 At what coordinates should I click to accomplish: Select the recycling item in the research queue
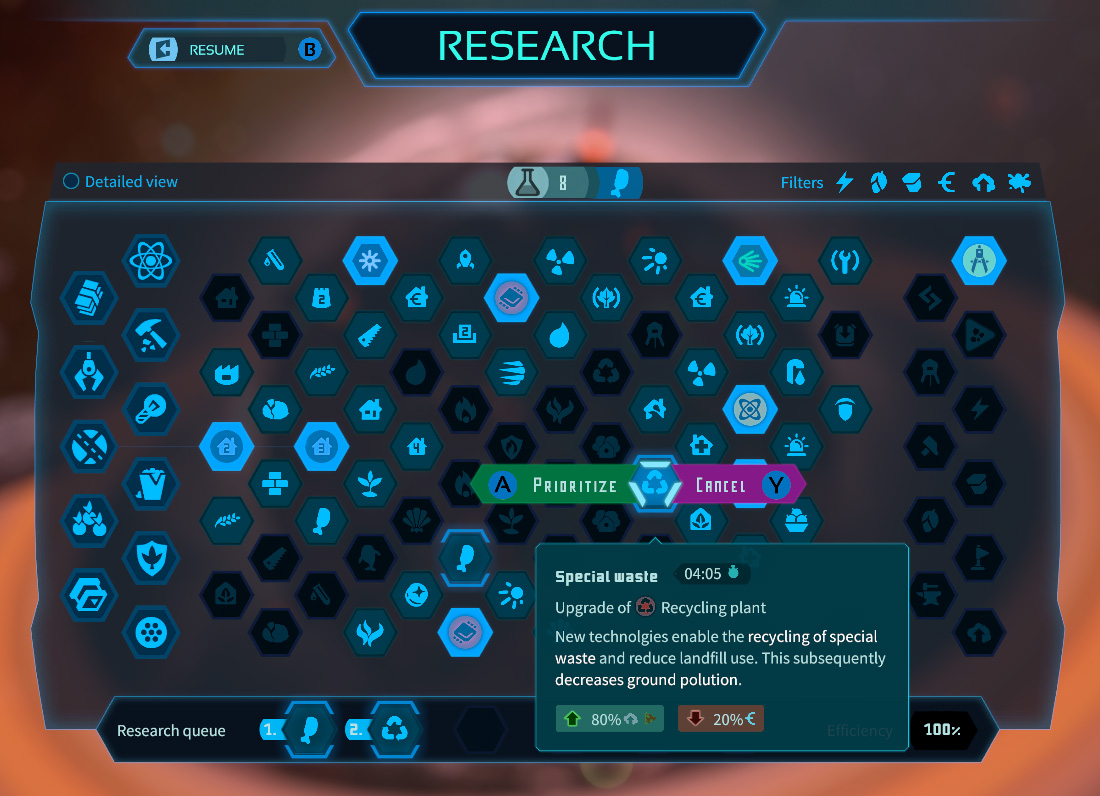(396, 729)
